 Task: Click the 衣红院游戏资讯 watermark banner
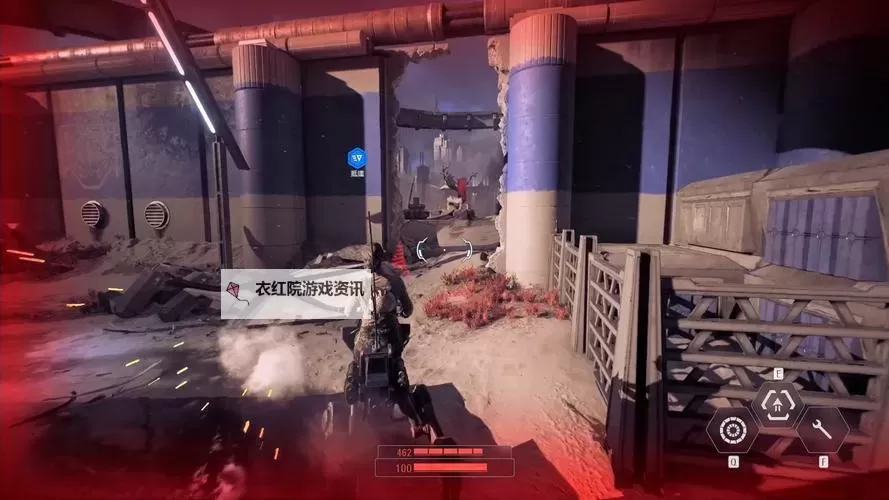pyautogui.click(x=297, y=293)
